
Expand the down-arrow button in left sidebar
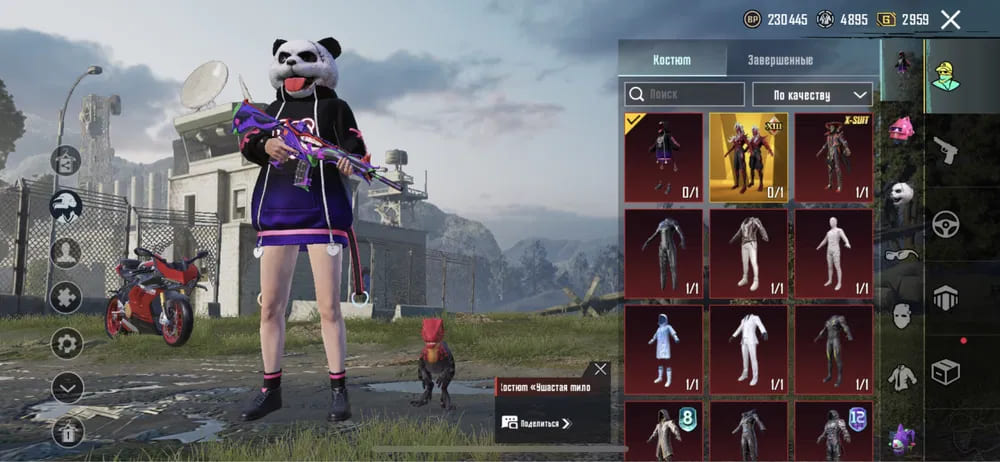coord(67,386)
